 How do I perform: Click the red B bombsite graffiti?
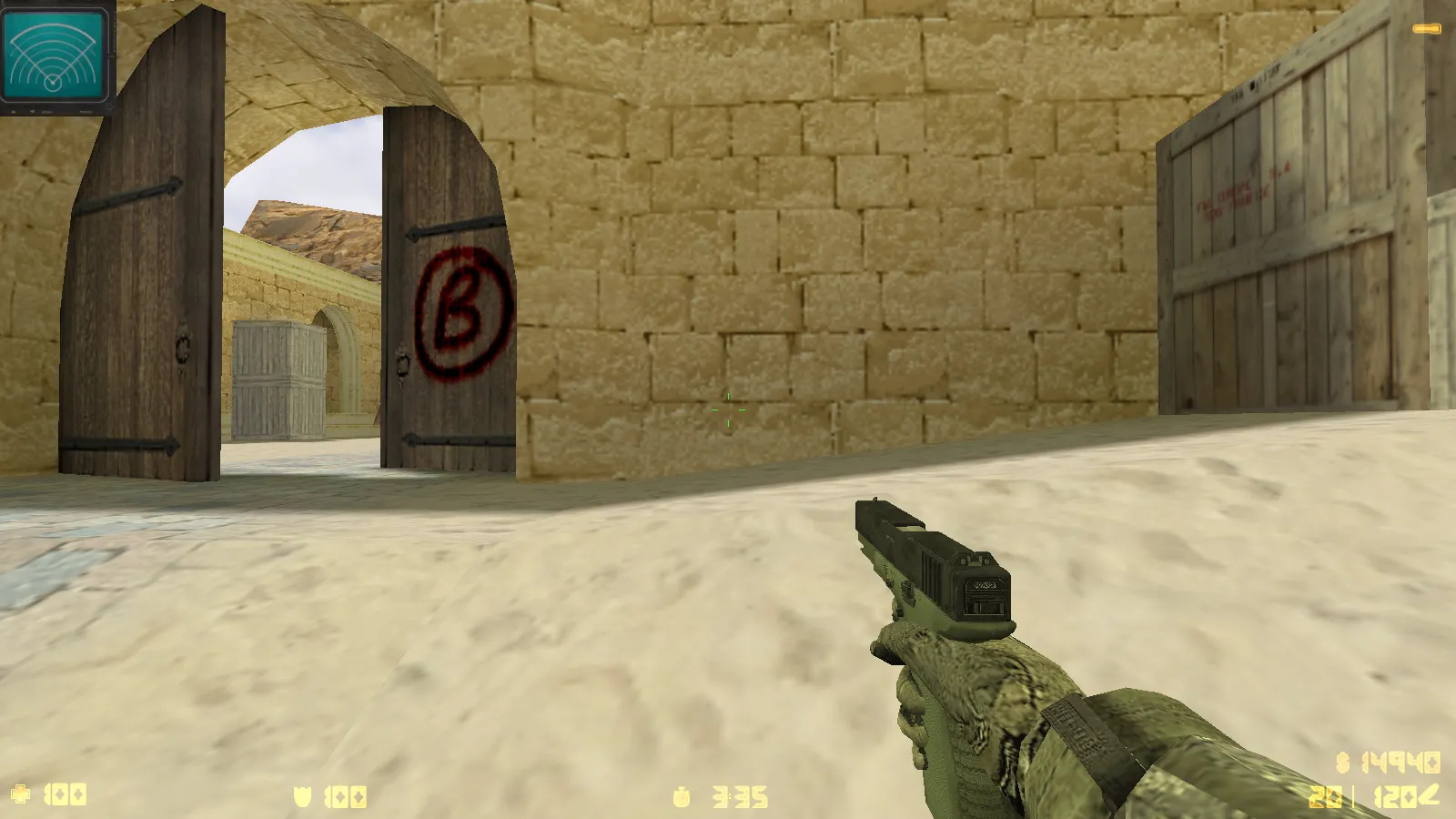461,309
